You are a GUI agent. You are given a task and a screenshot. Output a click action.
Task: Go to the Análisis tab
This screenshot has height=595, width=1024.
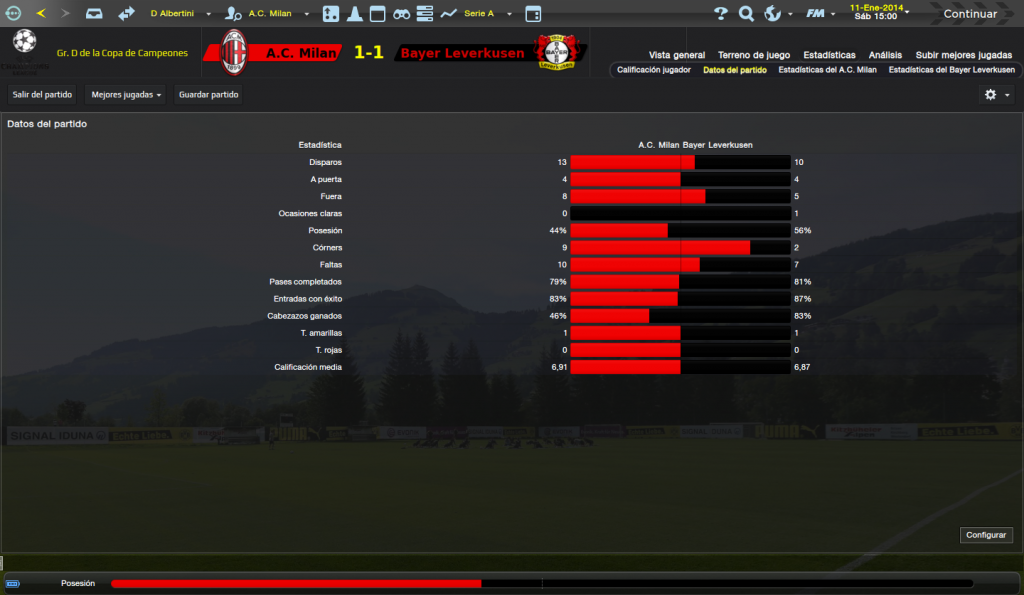[x=885, y=55]
